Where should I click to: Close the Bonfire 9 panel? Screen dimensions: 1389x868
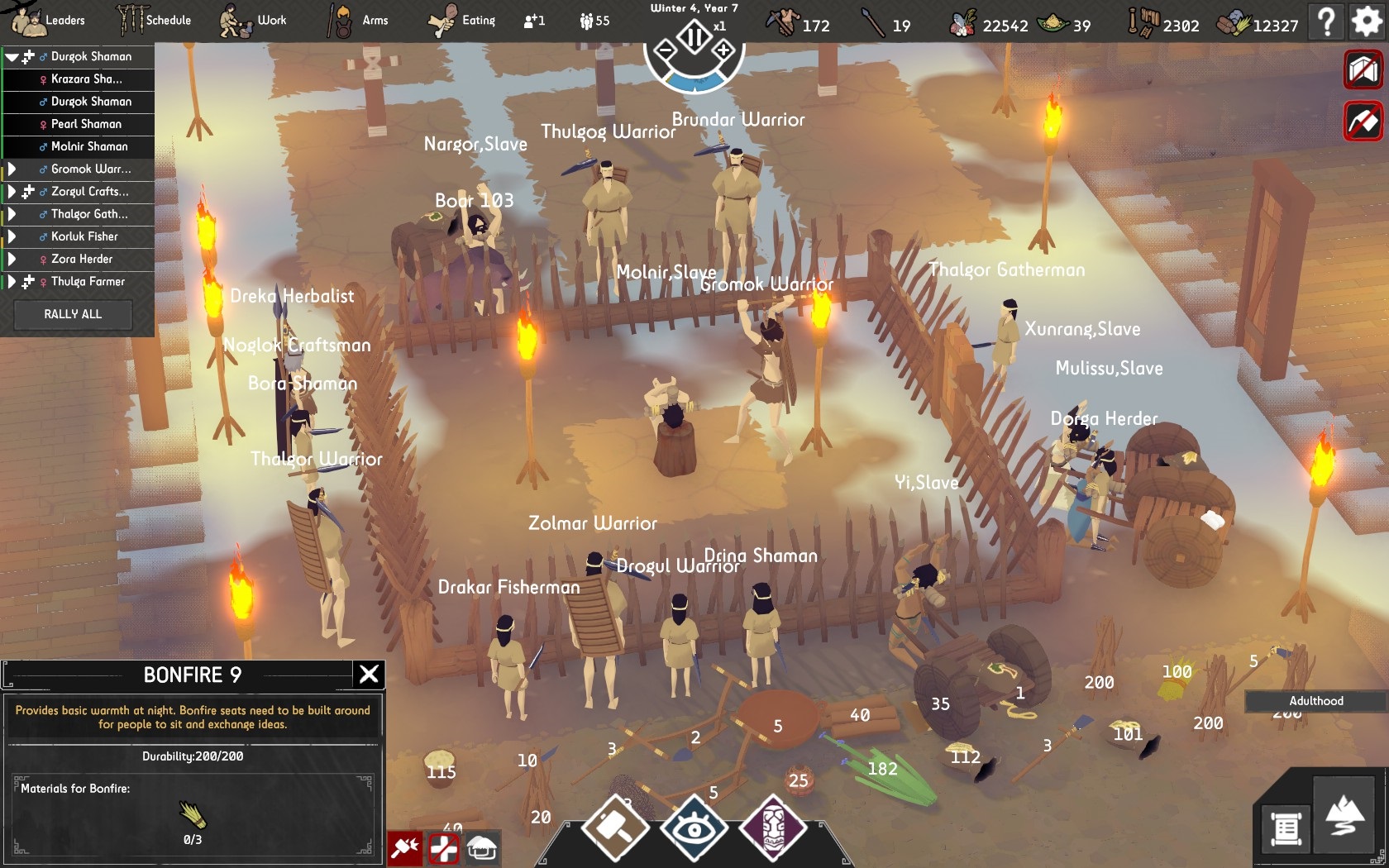tap(369, 675)
